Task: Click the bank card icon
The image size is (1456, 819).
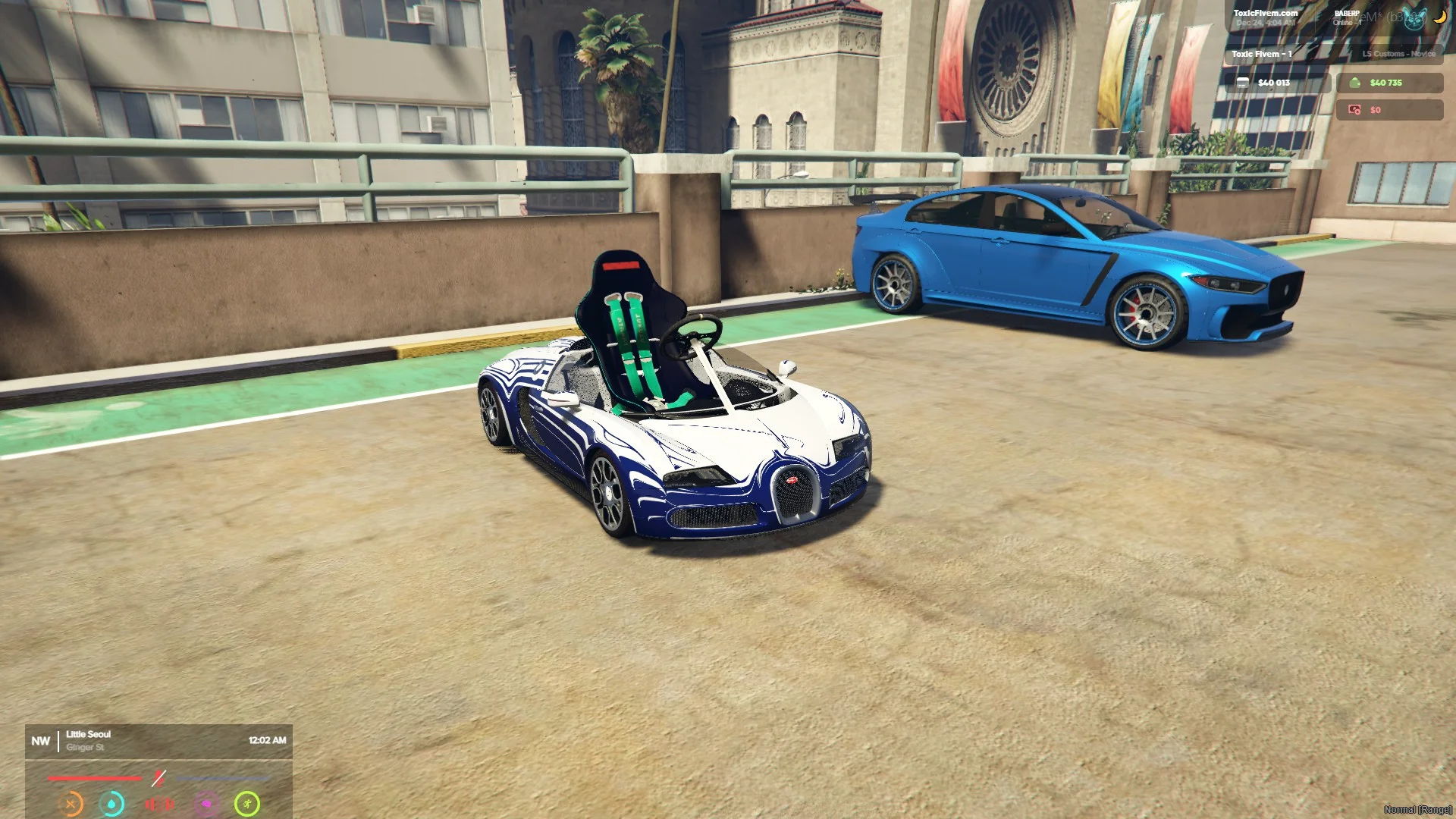Action: click(x=1242, y=83)
